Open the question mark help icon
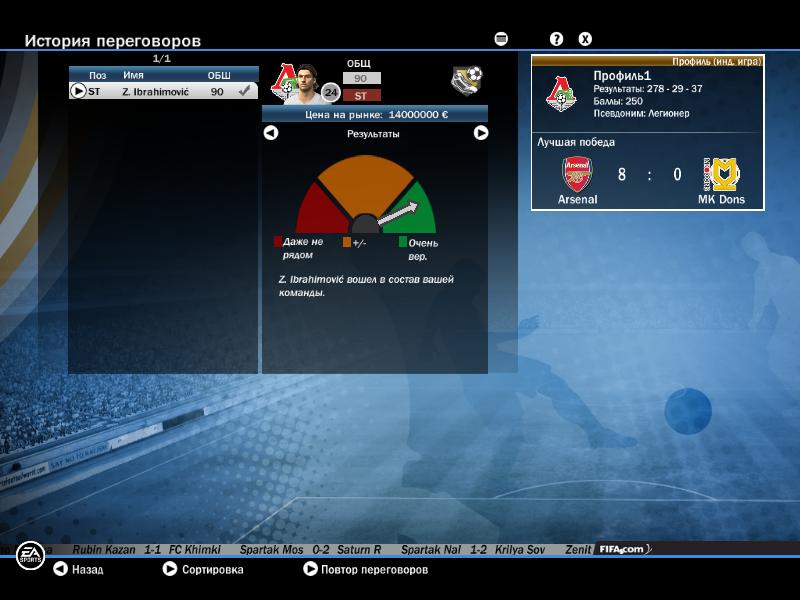The image size is (800, 600). pos(557,39)
